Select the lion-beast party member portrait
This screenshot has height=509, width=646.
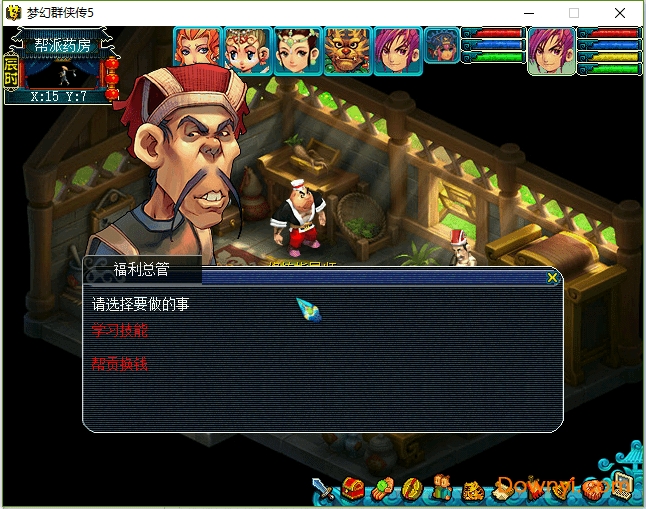[347, 48]
